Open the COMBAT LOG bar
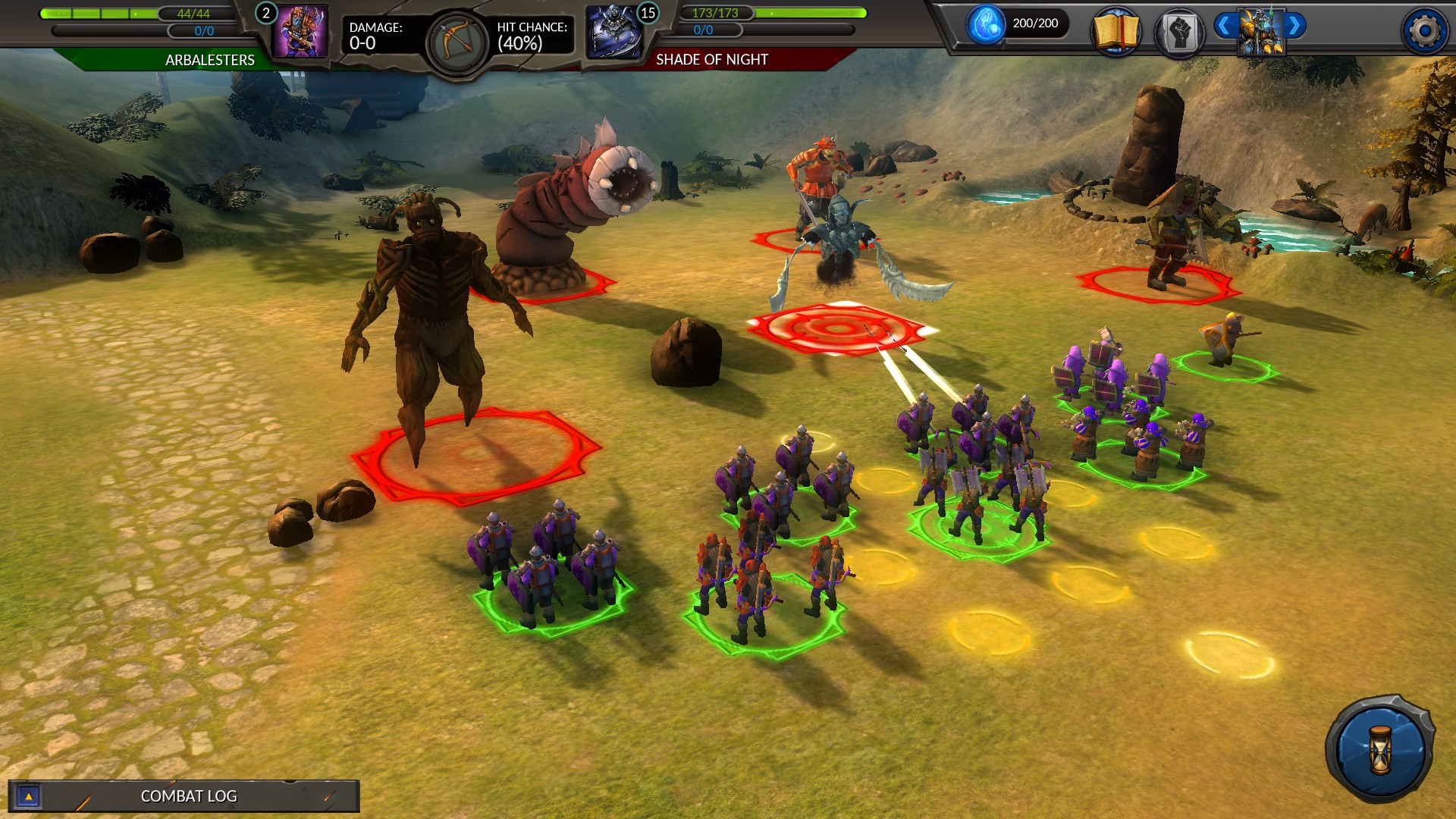The image size is (1456, 819). pyautogui.click(x=188, y=796)
